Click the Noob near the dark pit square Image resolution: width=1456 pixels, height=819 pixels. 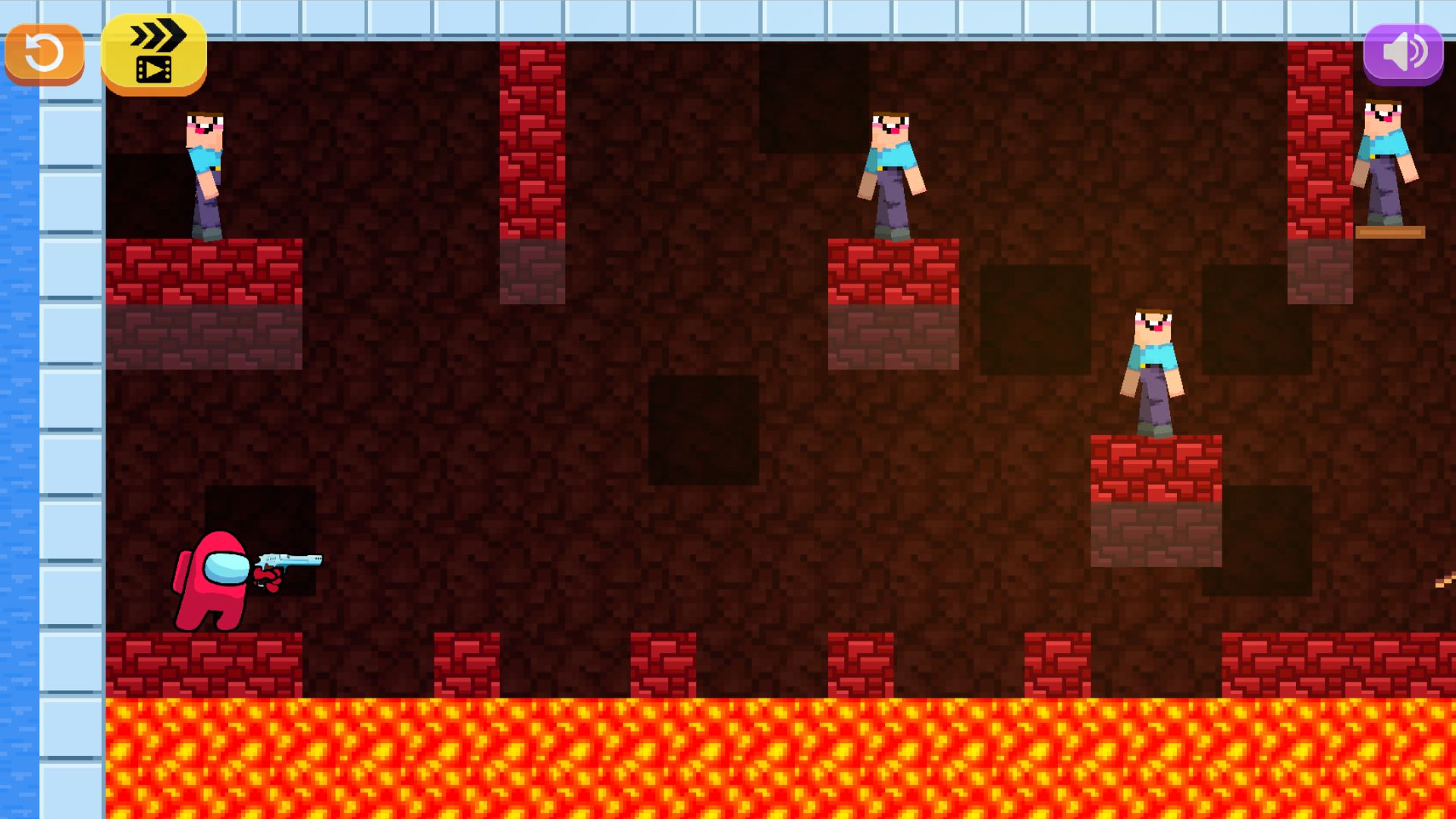pos(1153,372)
